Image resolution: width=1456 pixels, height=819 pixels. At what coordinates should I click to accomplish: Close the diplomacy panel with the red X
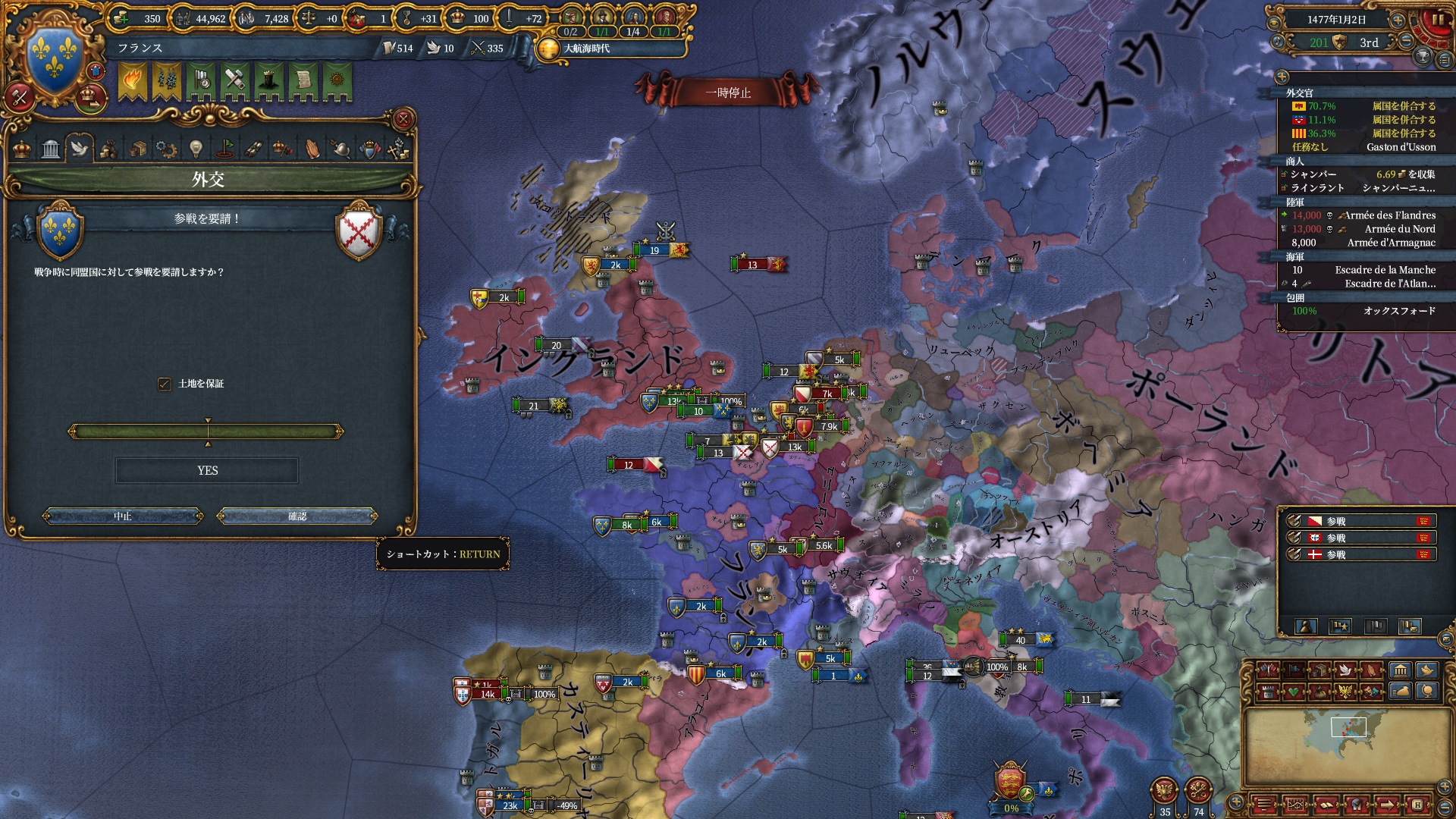pos(403,119)
